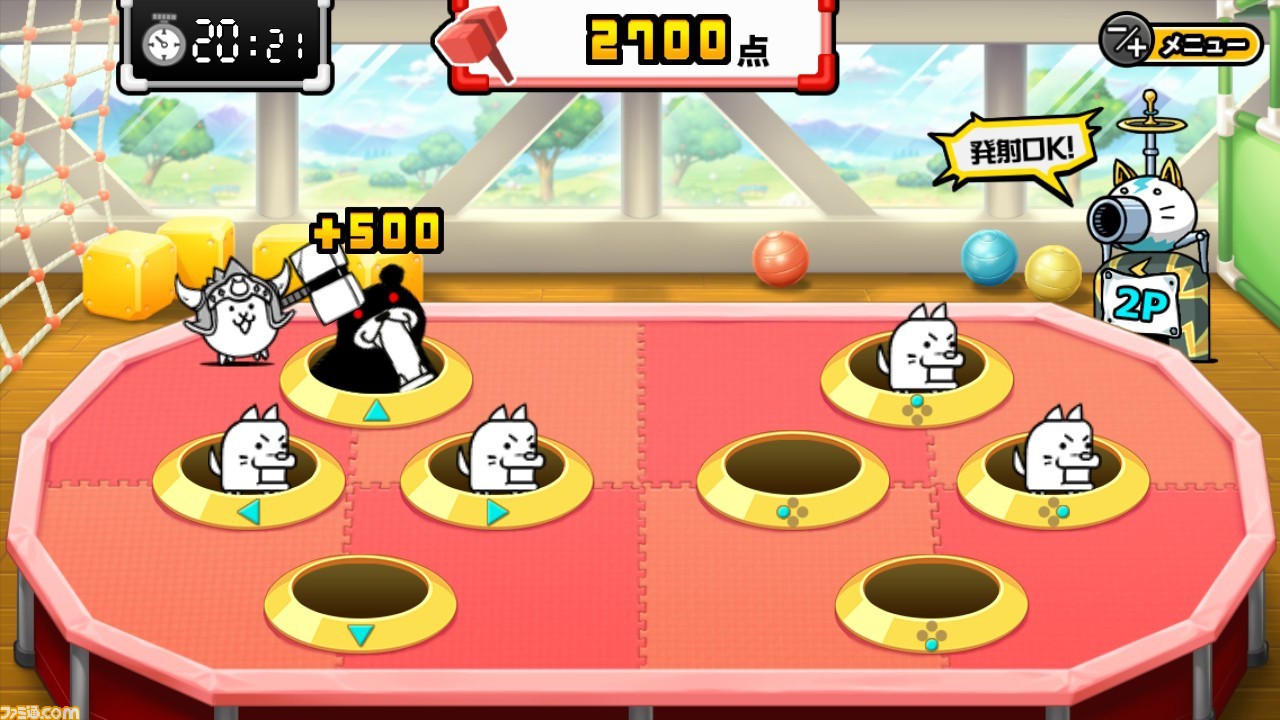Click the −/+ controller icon next to メニュー
The width and height of the screenshot is (1280, 720).
pos(1126,43)
